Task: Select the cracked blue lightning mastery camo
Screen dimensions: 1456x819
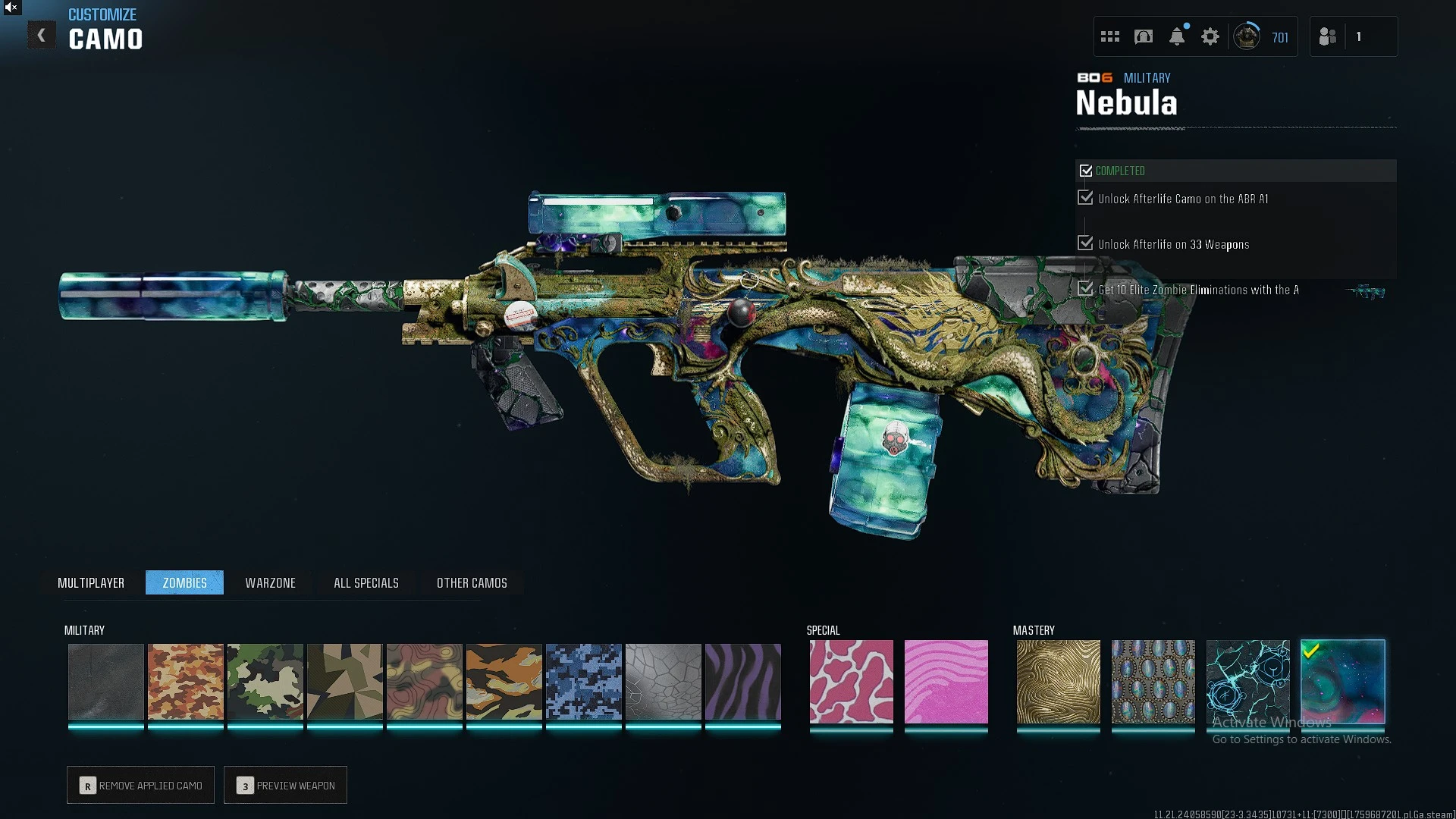Action: click(x=1247, y=681)
